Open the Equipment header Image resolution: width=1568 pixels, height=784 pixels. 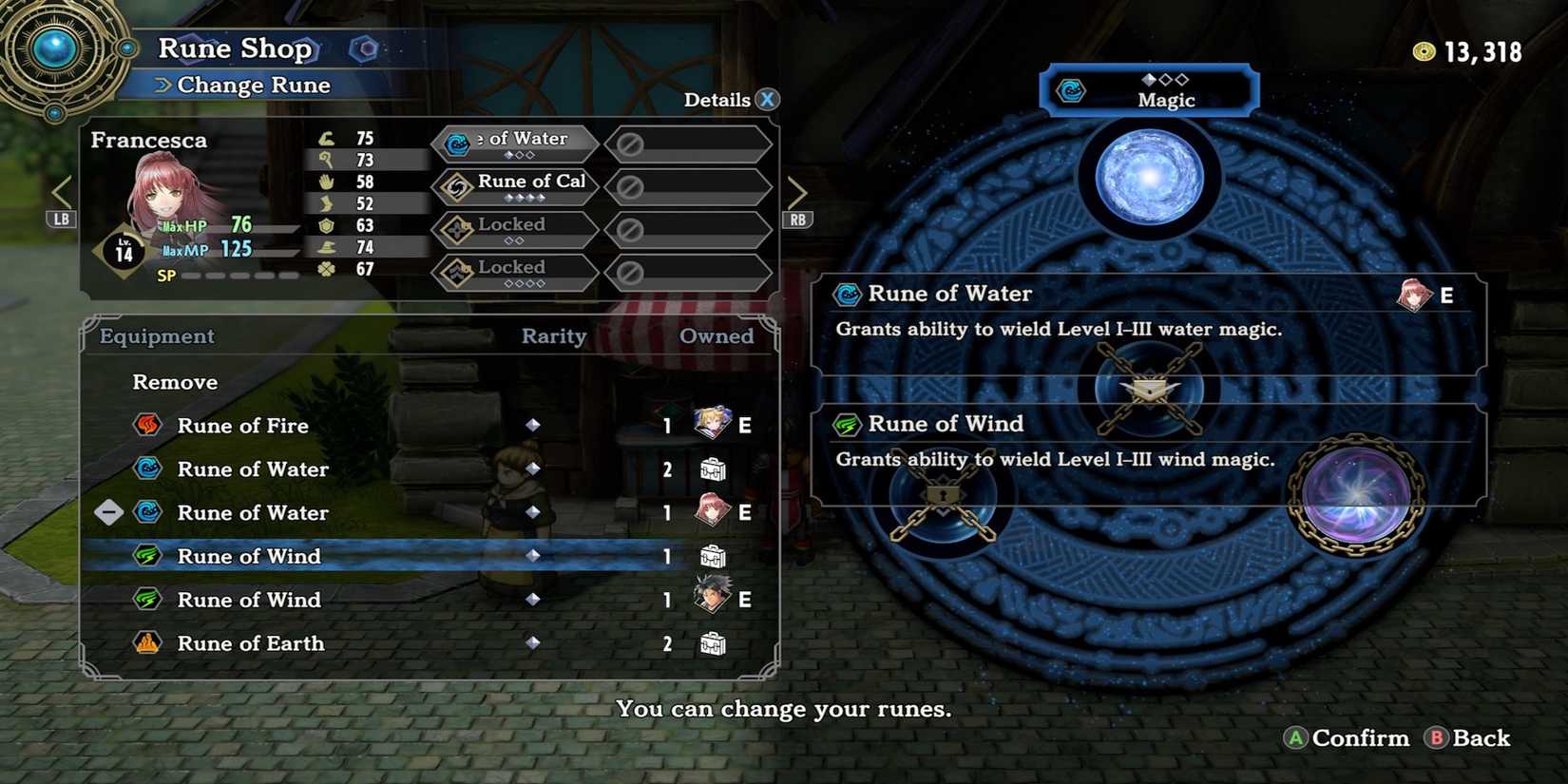point(154,336)
